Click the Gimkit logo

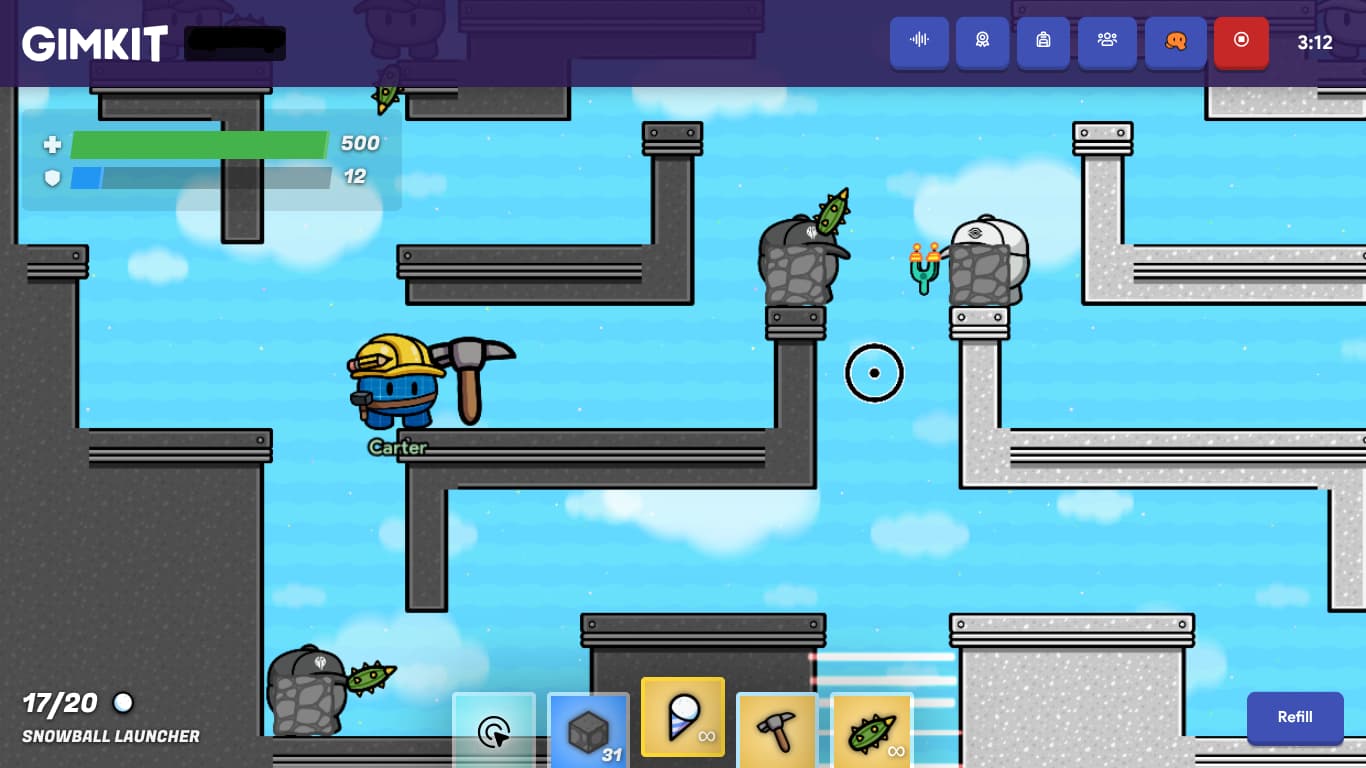[x=95, y=44]
